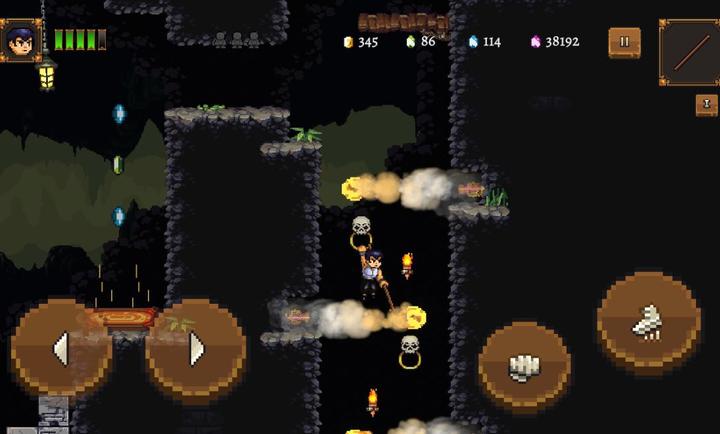Tap the move-right arrow button

point(196,348)
